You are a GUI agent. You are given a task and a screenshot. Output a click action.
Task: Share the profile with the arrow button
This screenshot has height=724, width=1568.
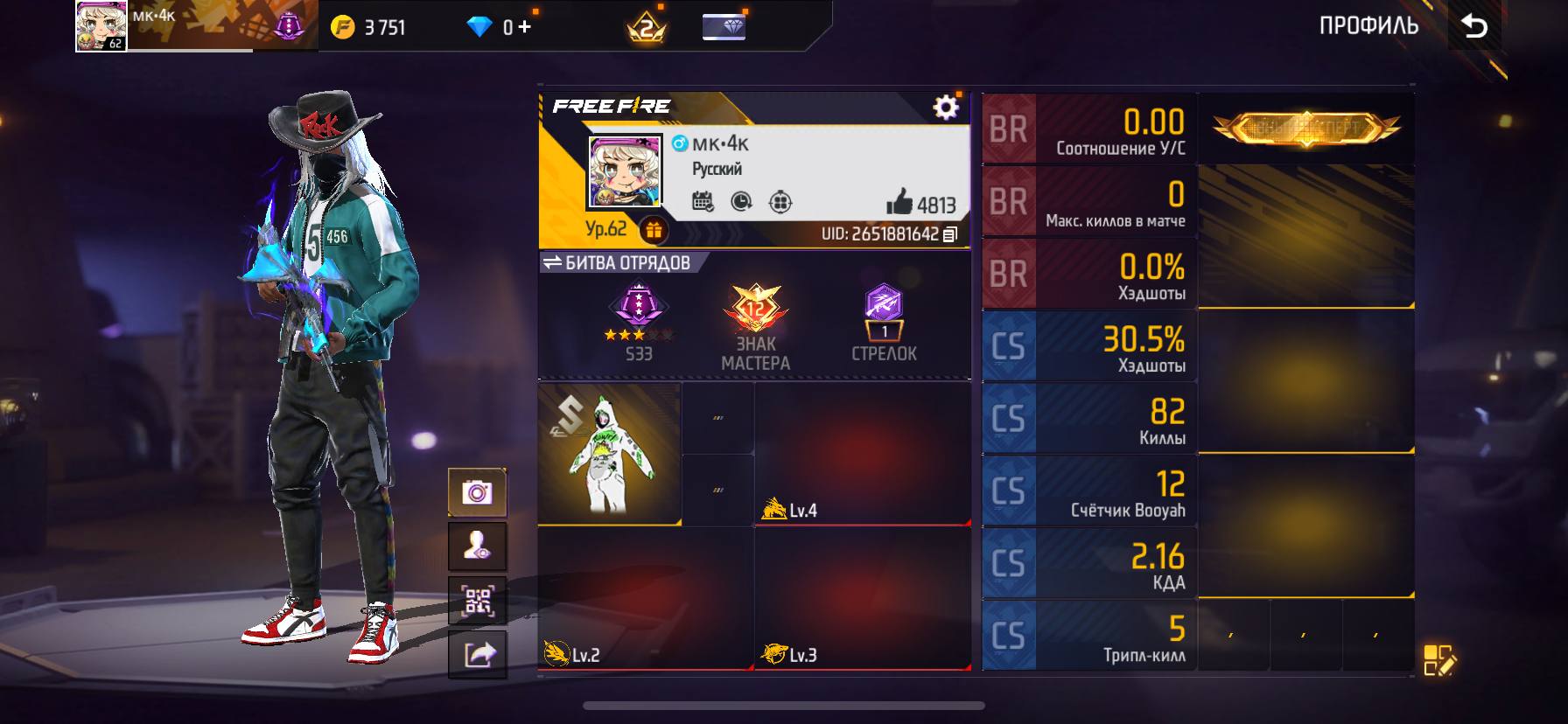[x=477, y=654]
